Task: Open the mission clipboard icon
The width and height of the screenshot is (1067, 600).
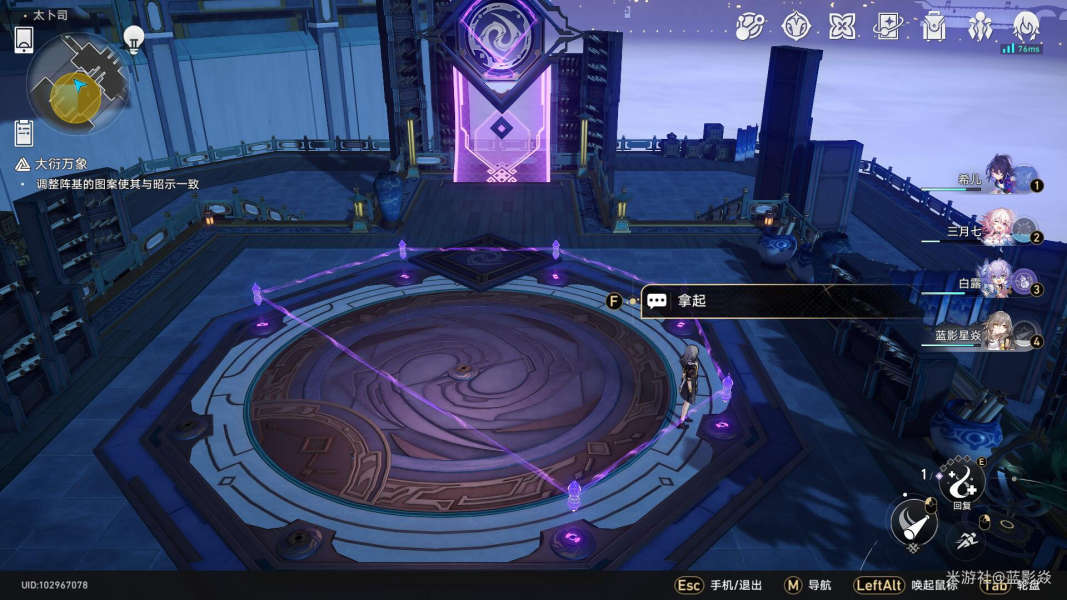Action: click(x=24, y=132)
